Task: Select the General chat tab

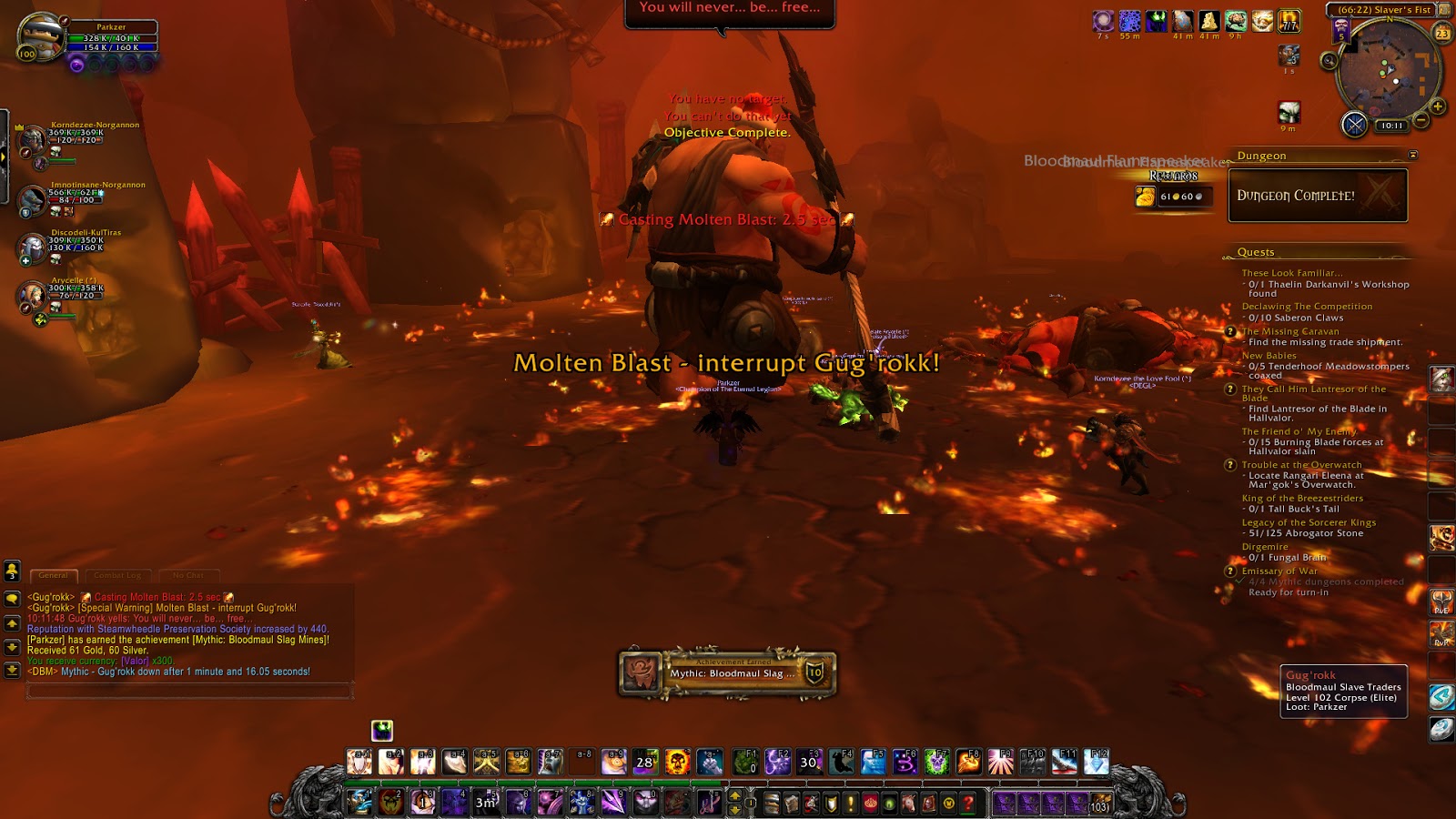Action: [x=55, y=575]
